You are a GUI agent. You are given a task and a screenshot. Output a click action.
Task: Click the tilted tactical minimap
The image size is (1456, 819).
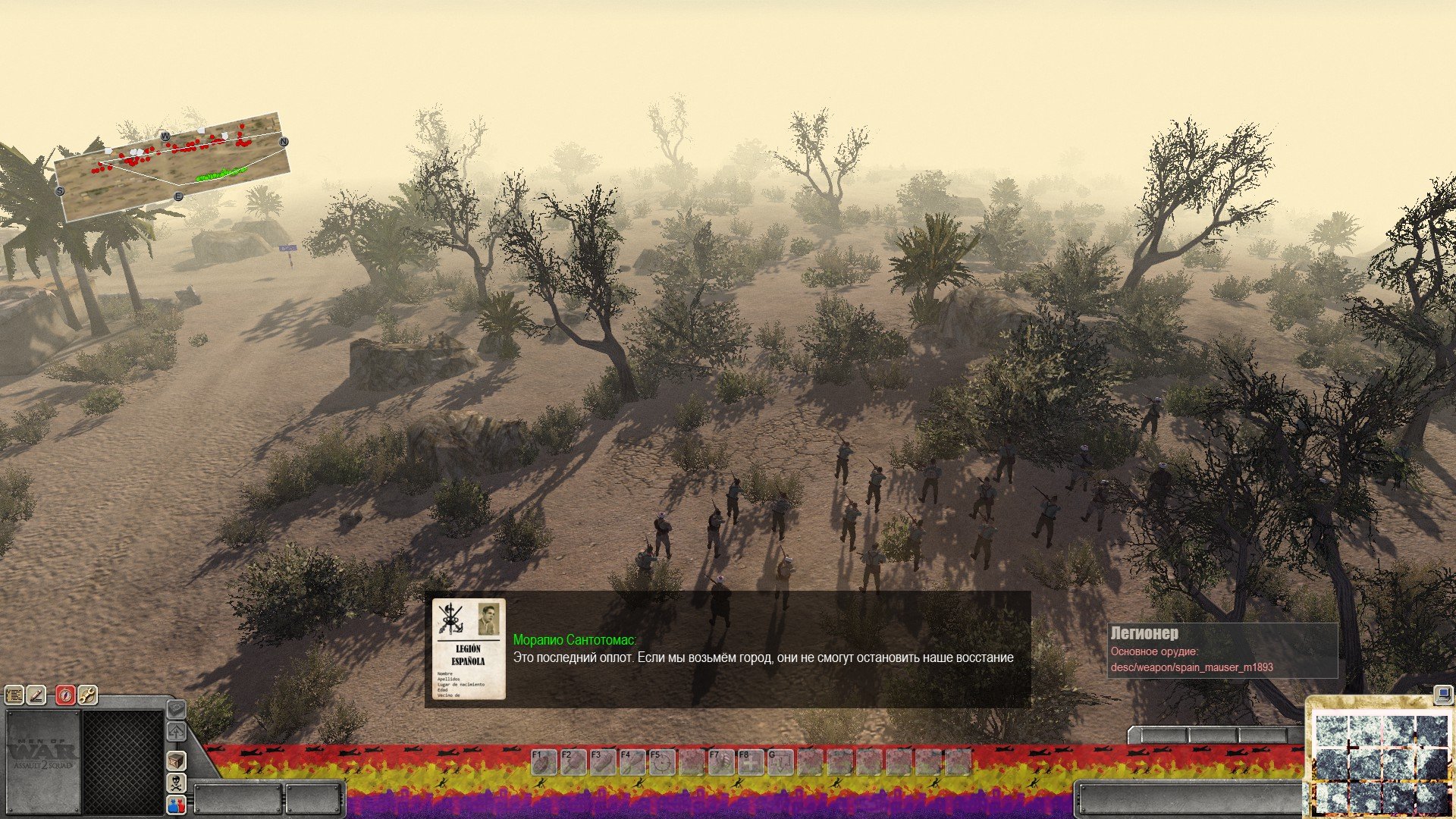point(173,167)
